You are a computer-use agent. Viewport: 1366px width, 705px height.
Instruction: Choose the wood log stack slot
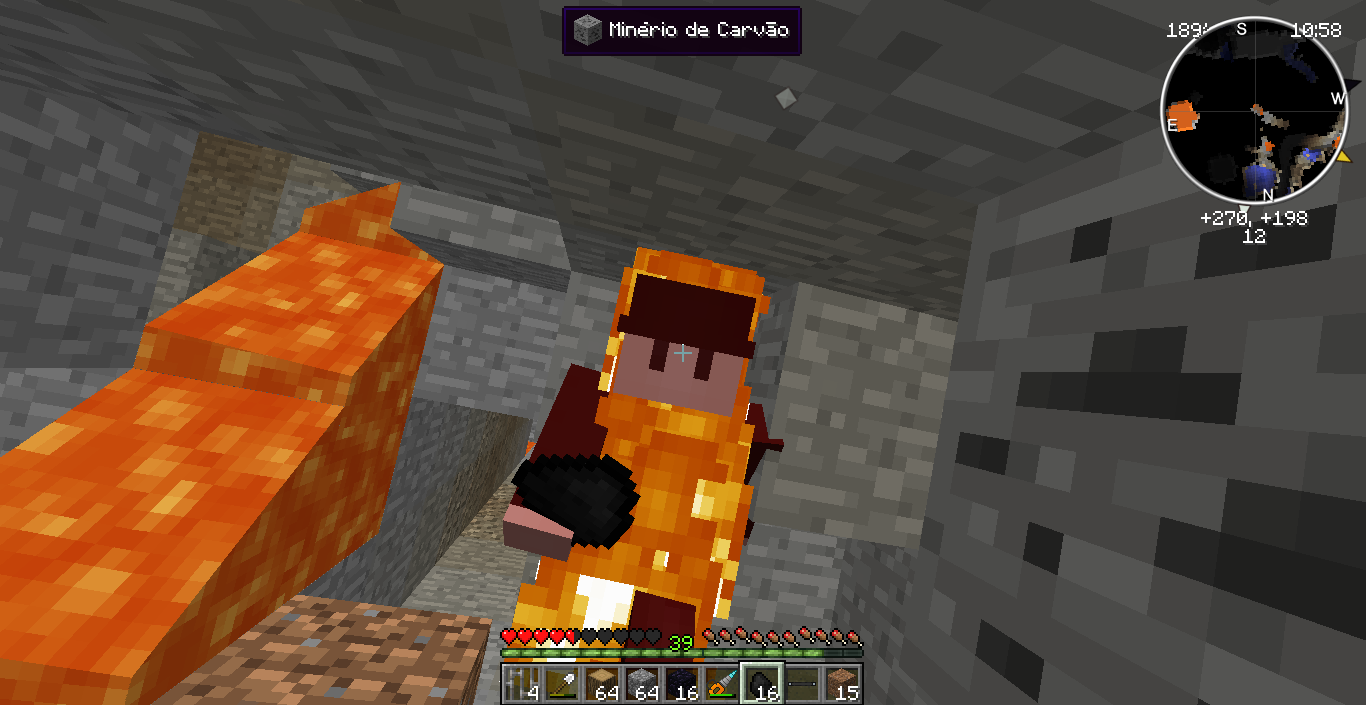pyautogui.click(x=602, y=684)
